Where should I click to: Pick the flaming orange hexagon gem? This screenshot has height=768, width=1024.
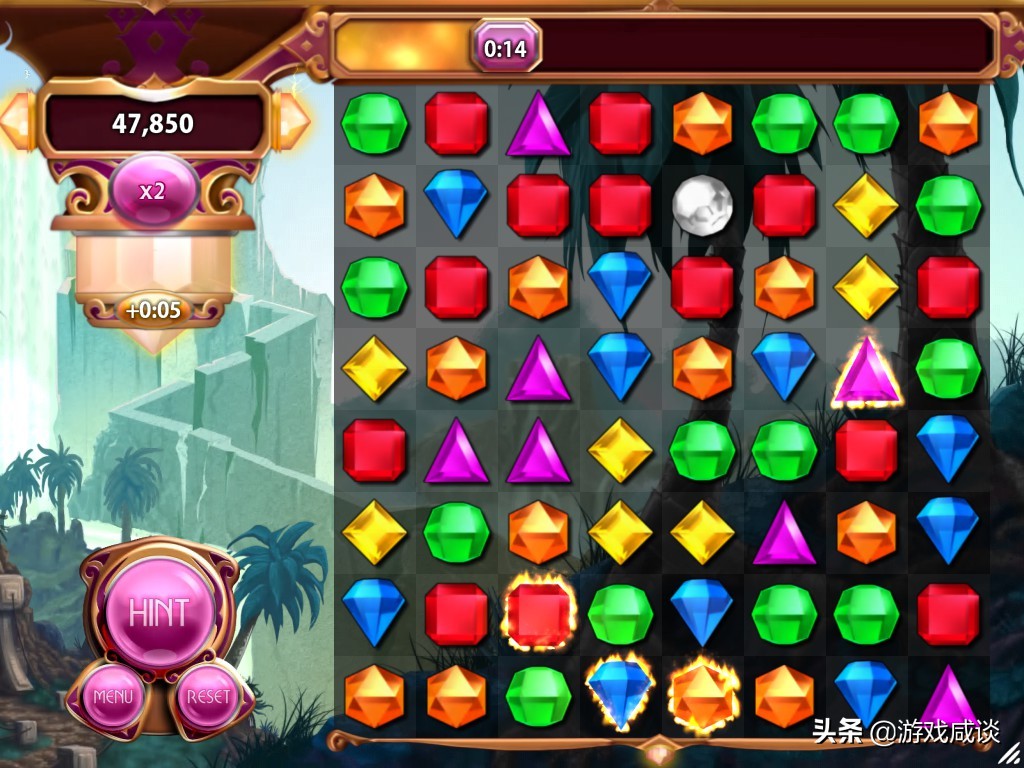(x=702, y=693)
